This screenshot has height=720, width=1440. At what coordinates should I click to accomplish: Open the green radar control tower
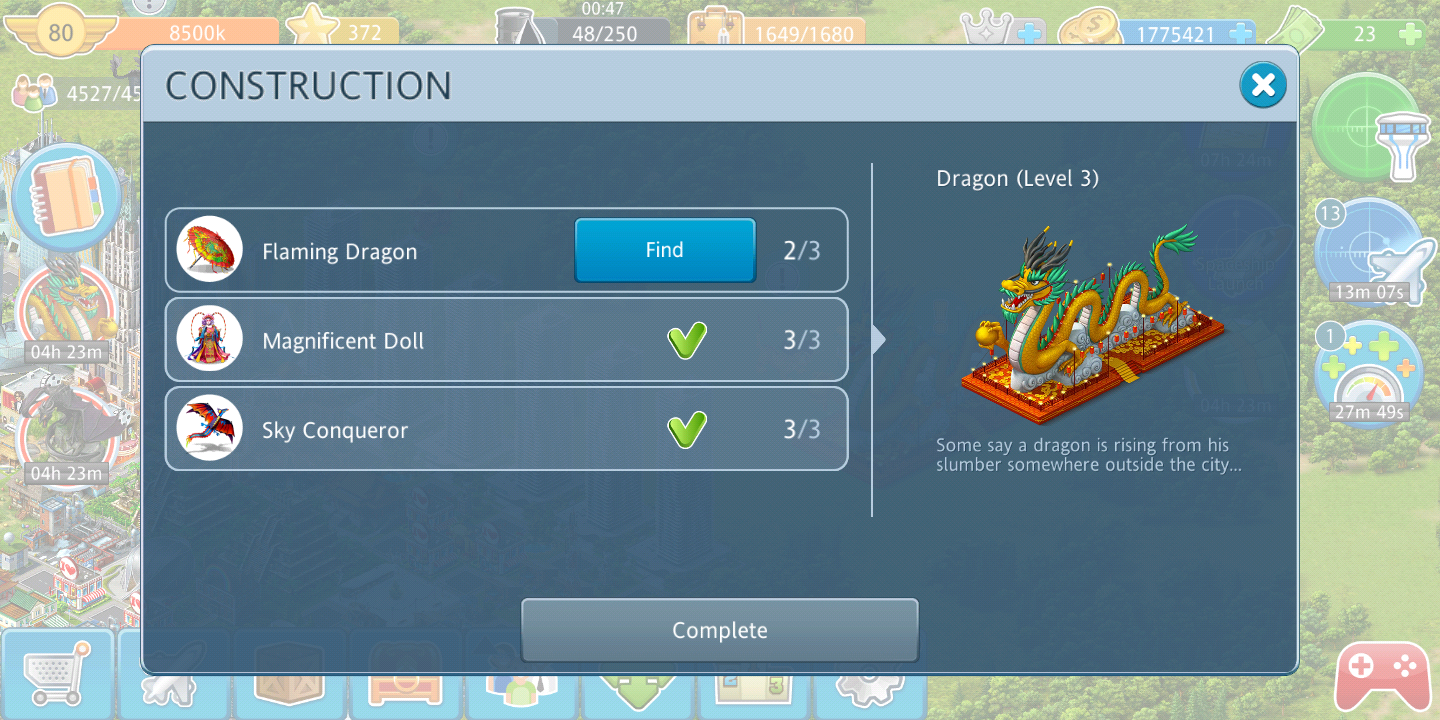tap(1365, 126)
